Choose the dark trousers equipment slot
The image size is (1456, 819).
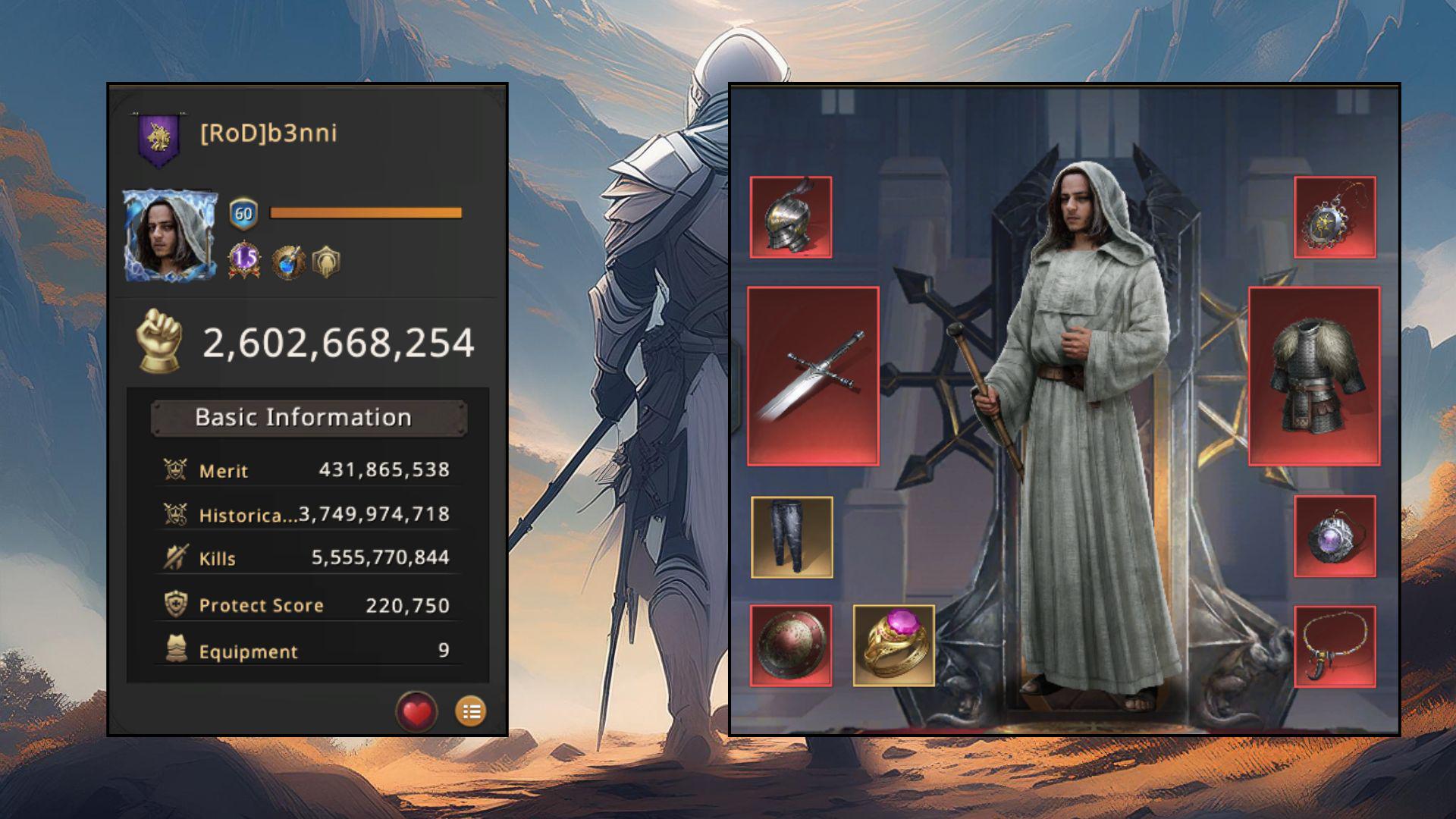[792, 538]
